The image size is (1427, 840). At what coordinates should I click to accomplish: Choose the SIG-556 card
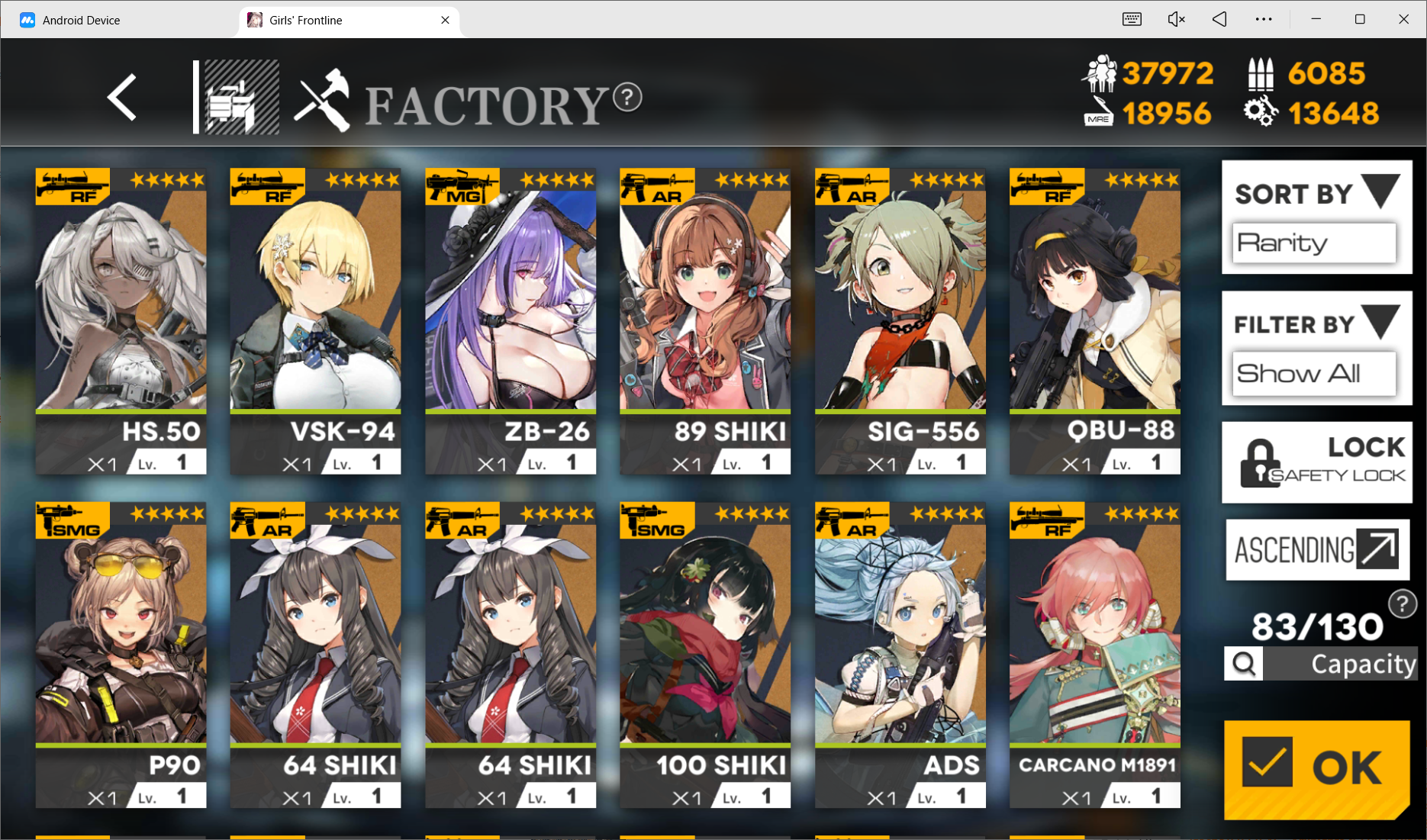[900, 320]
